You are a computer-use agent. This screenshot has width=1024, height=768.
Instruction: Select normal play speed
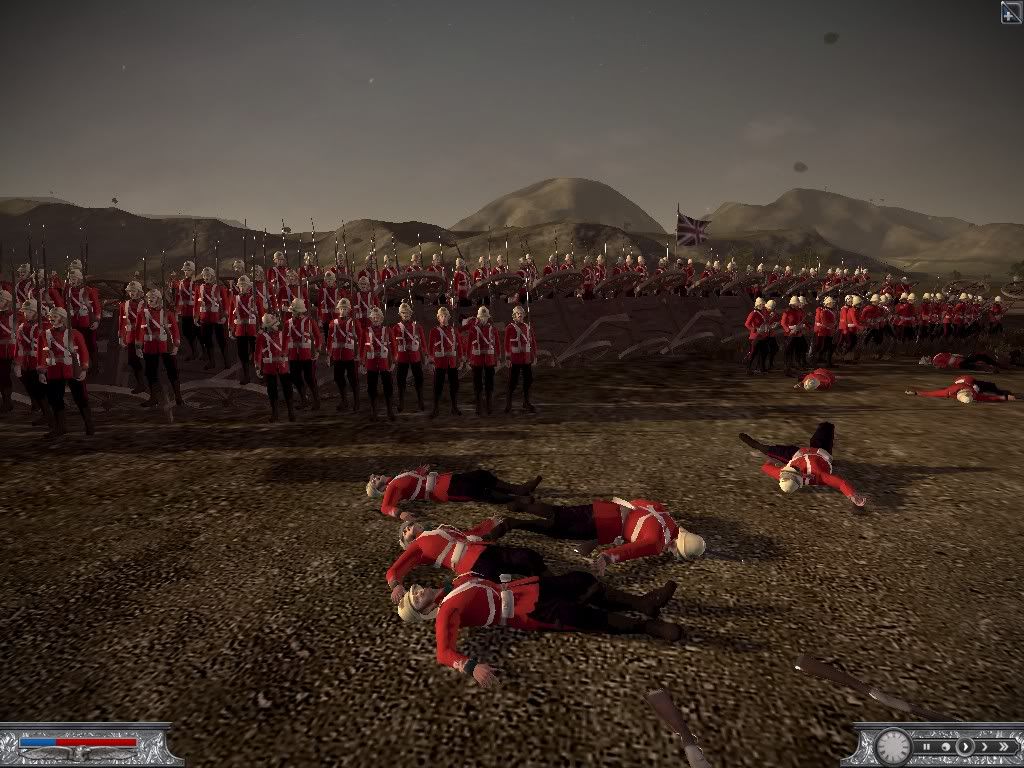click(x=965, y=747)
